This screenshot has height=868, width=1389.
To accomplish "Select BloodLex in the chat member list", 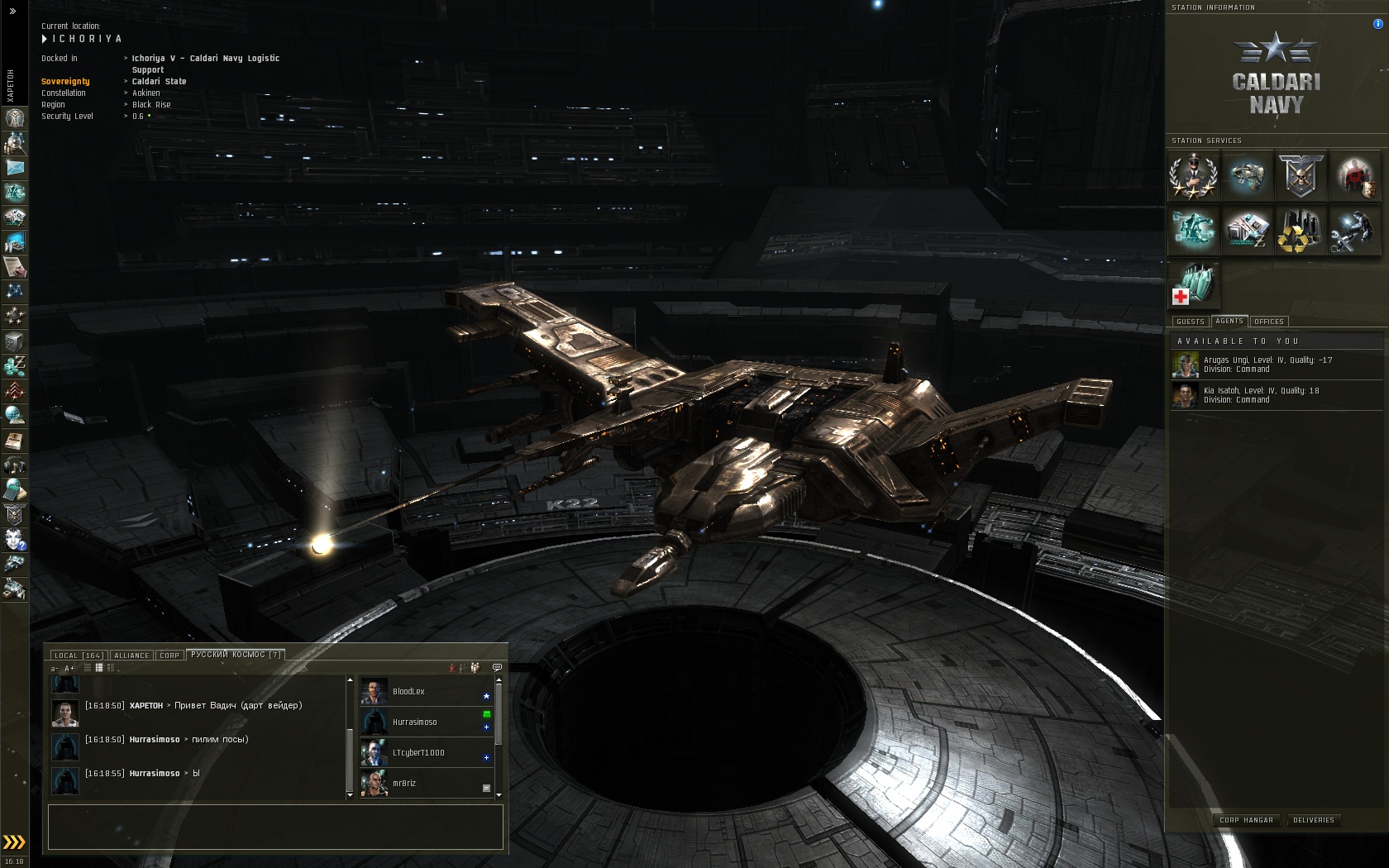I will [x=408, y=692].
